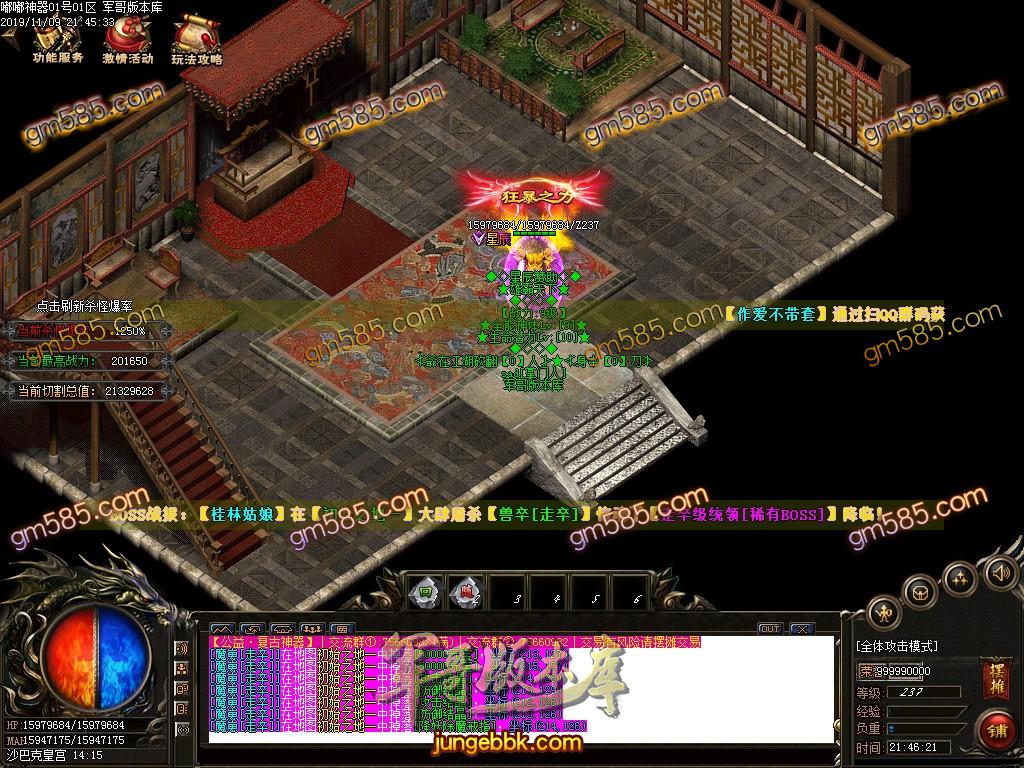Open the skills panel with the three-stars icon
This screenshot has width=1024, height=768.
(x=960, y=577)
